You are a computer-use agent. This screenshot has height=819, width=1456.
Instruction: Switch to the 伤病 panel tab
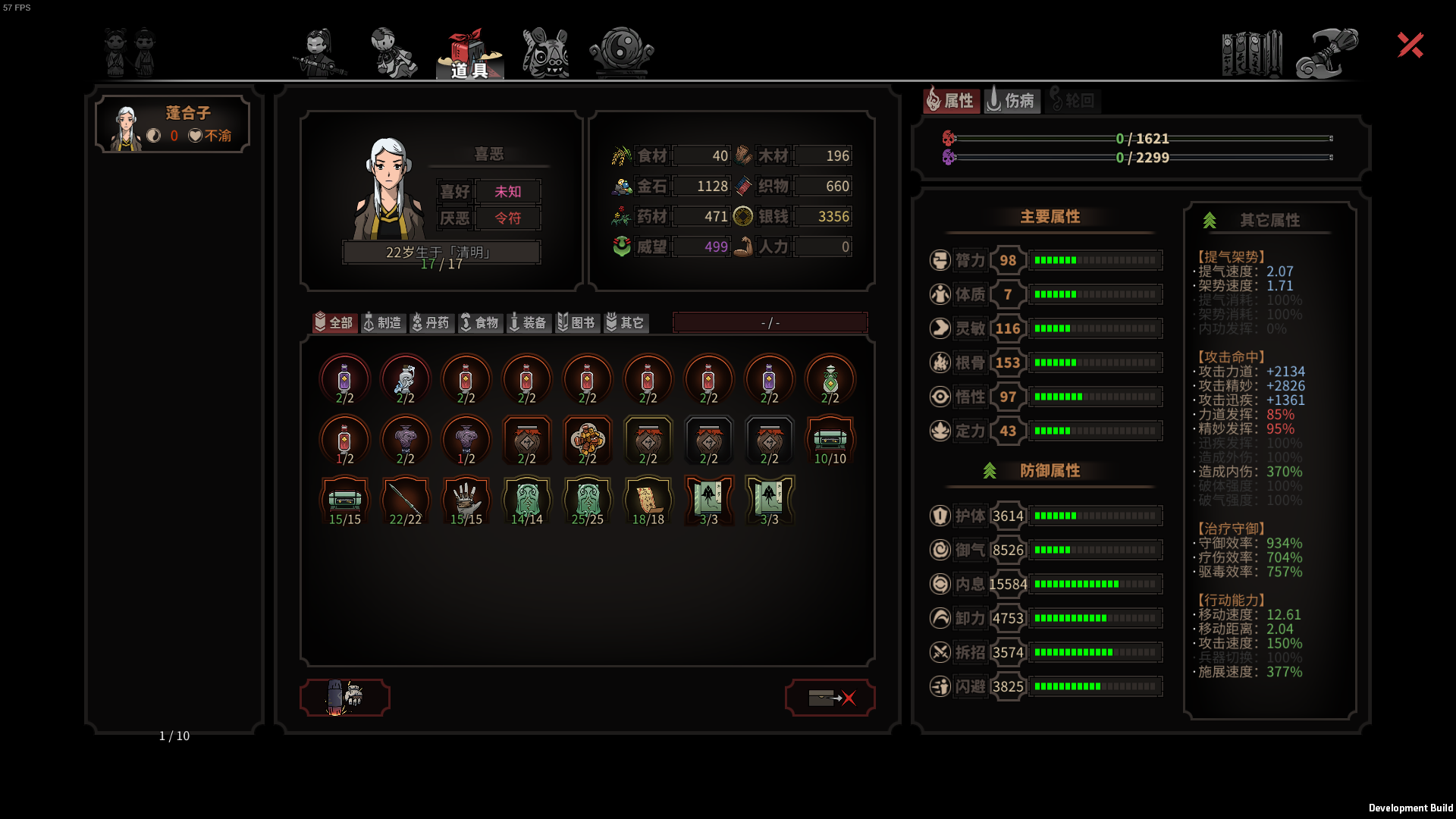1011,101
